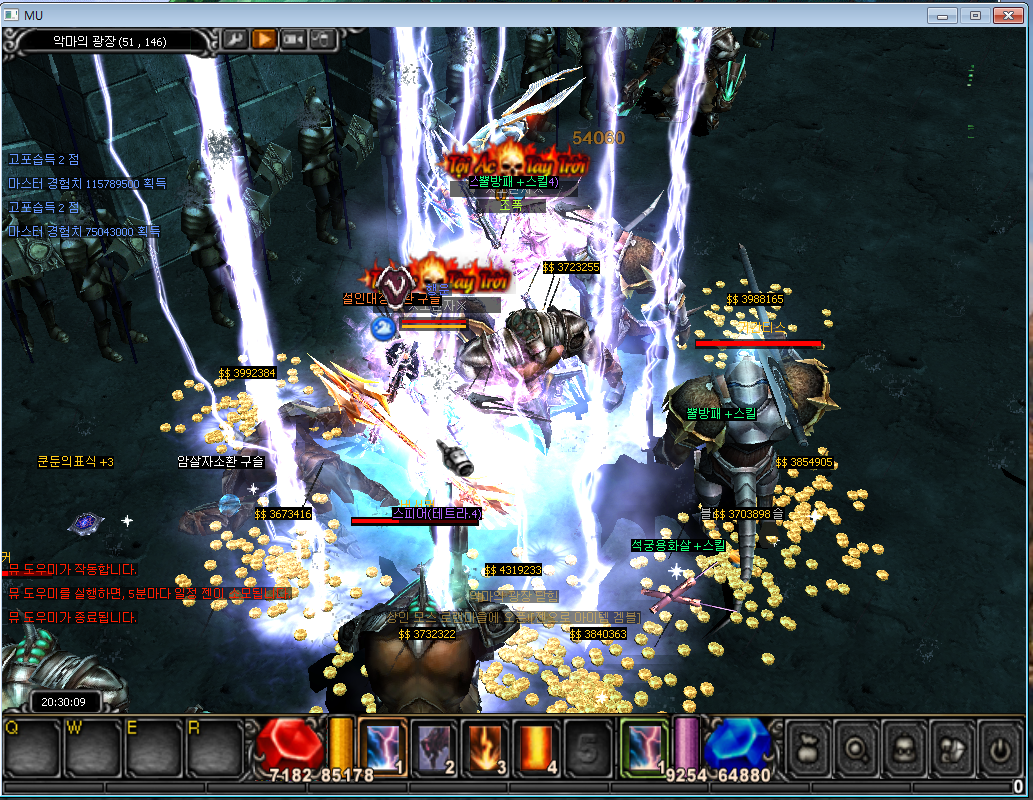1033x800 pixels.
Task: Close the MU window
Action: pyautogui.click(x=1008, y=15)
